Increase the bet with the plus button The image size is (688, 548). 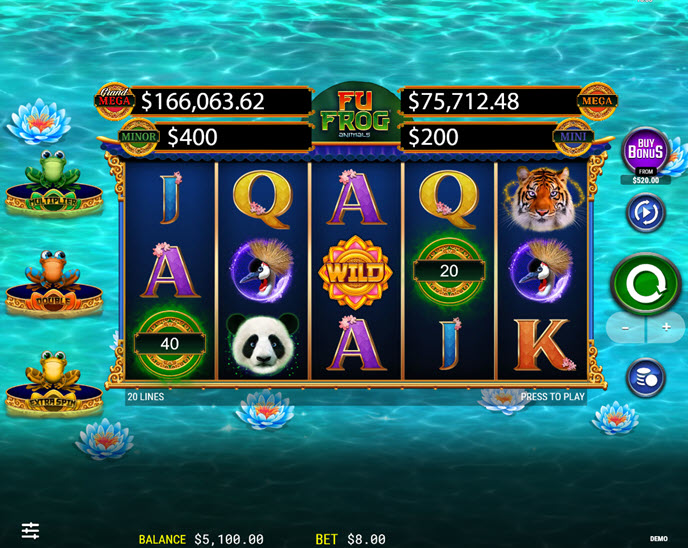(666, 328)
